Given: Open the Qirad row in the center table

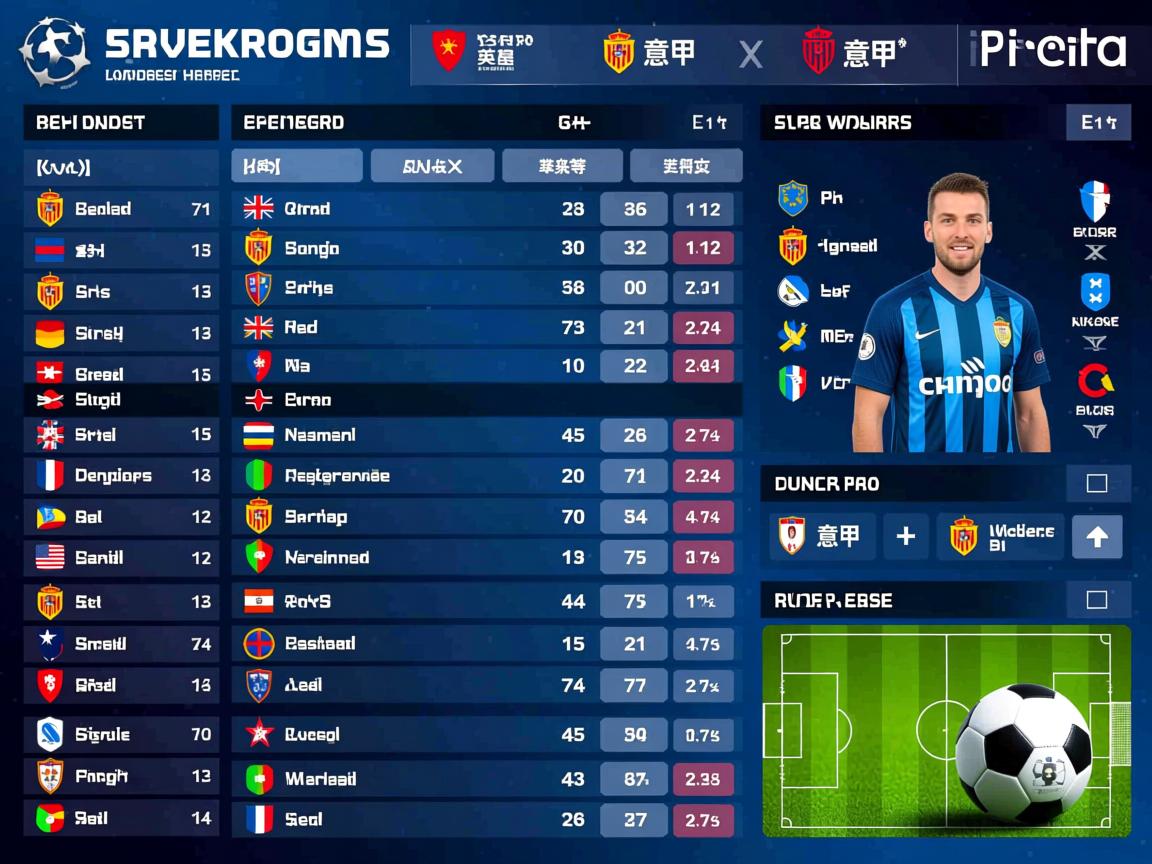Looking at the screenshot, I should point(486,209).
